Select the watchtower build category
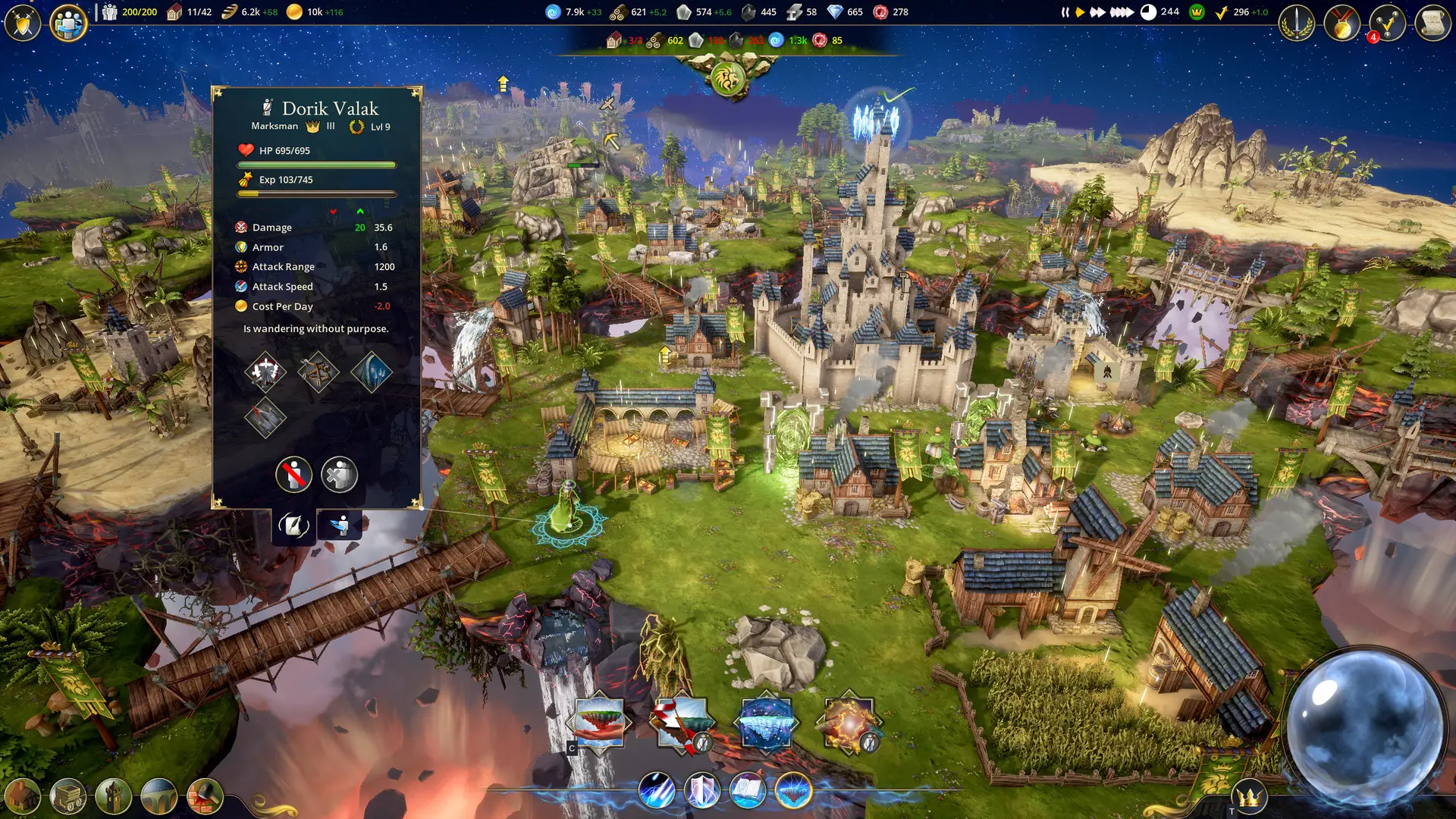This screenshot has width=1456, height=819. pos(114,796)
